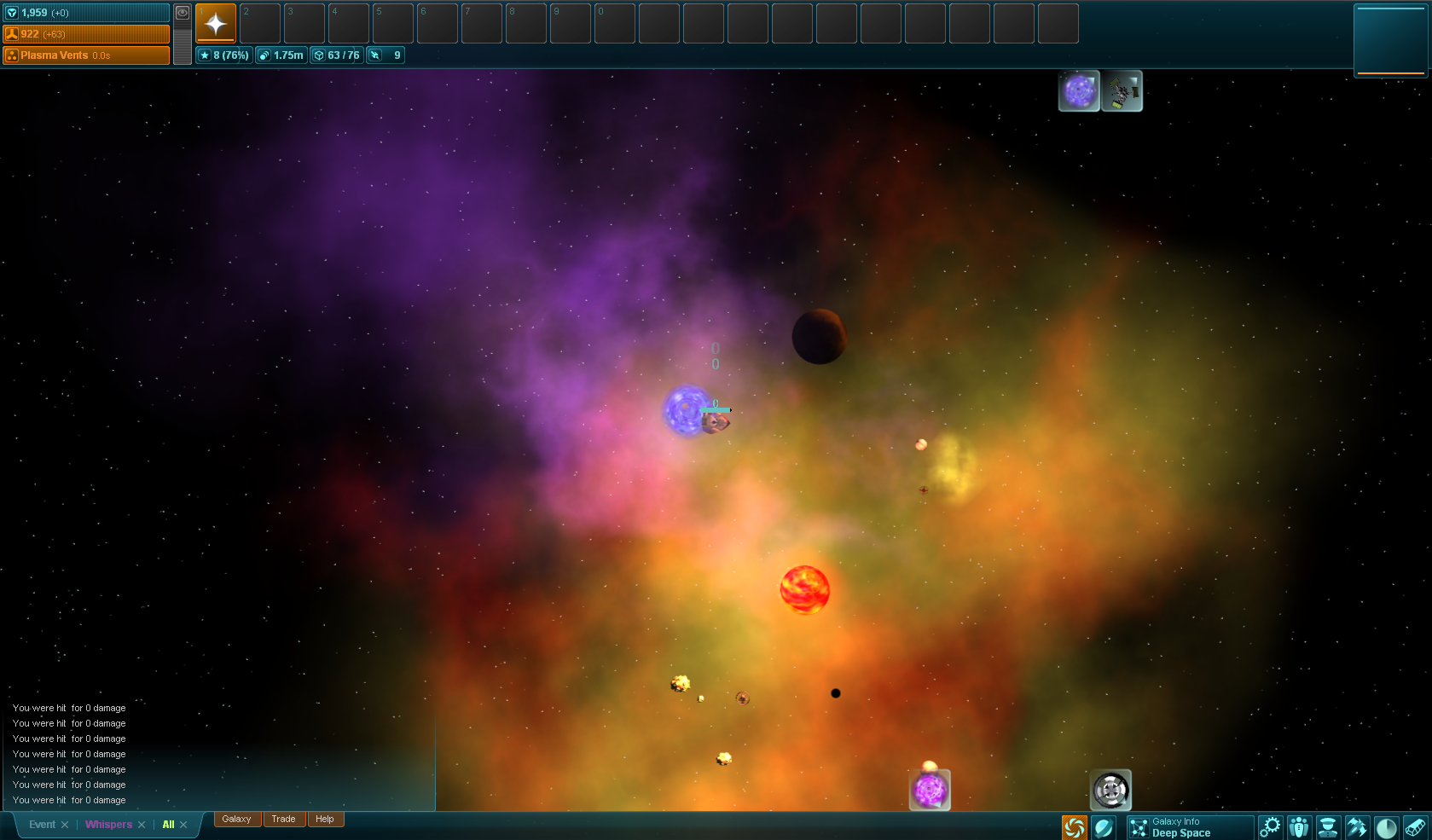Switch to the Event chat tab
This screenshot has height=840, width=1432.
[42, 825]
